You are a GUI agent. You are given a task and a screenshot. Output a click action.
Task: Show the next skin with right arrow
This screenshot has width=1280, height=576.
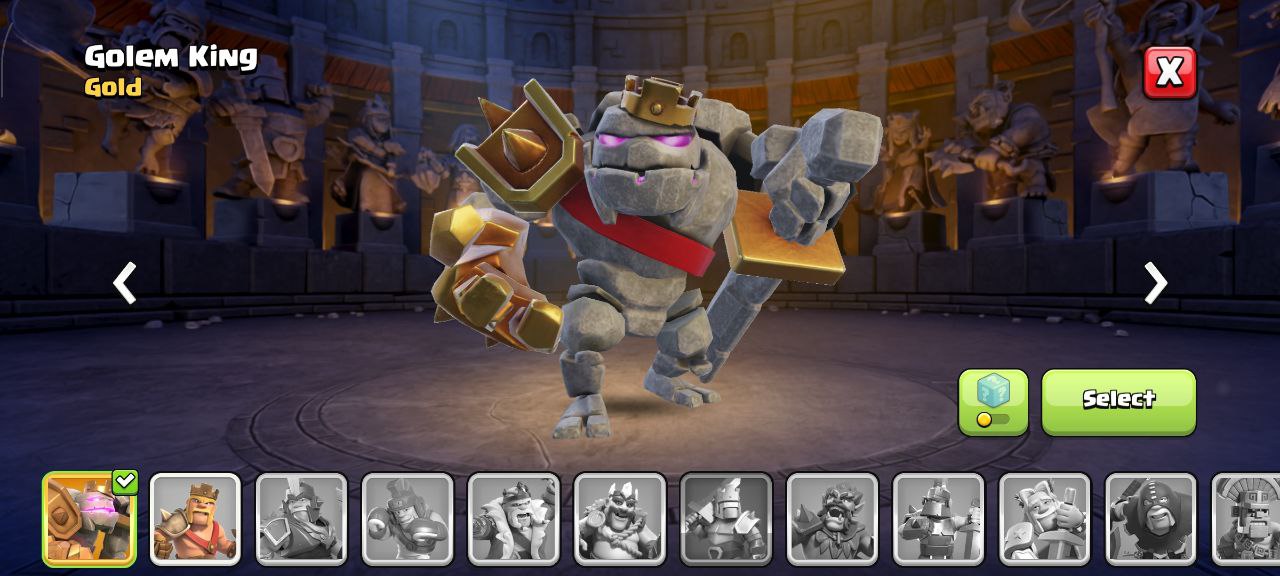point(1155,283)
